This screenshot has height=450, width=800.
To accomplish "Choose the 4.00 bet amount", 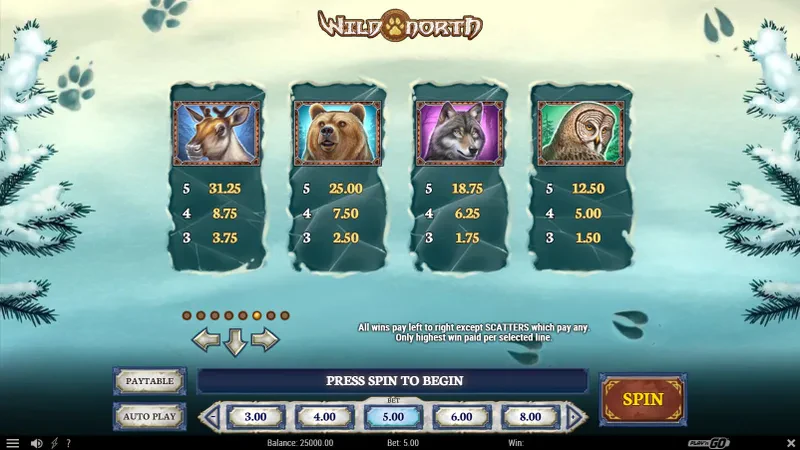I will (x=324, y=416).
